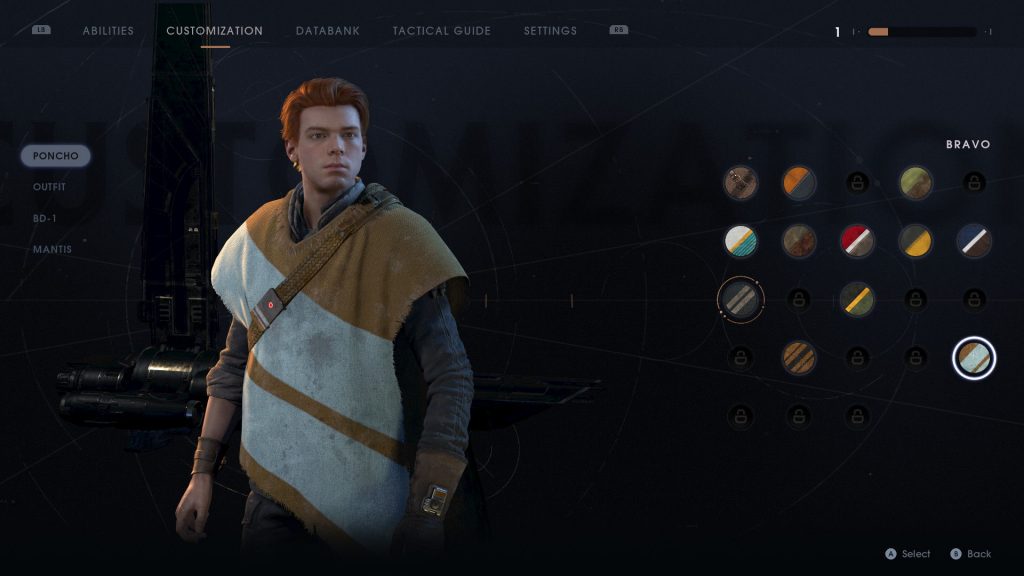
Task: Choose the dark green poncho with yellow stripe
Action: pos(857,298)
